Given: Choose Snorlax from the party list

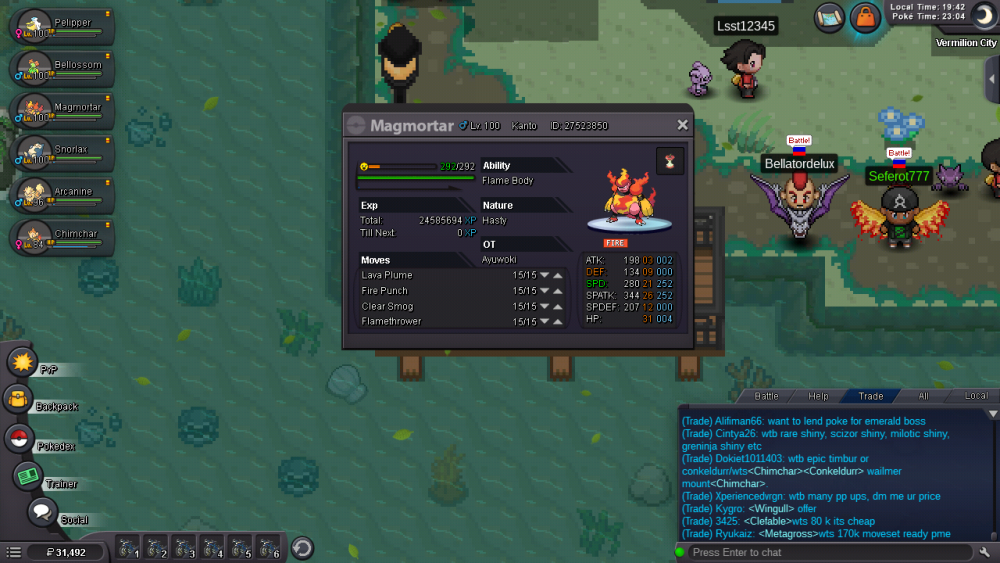Looking at the screenshot, I should tap(60, 153).
